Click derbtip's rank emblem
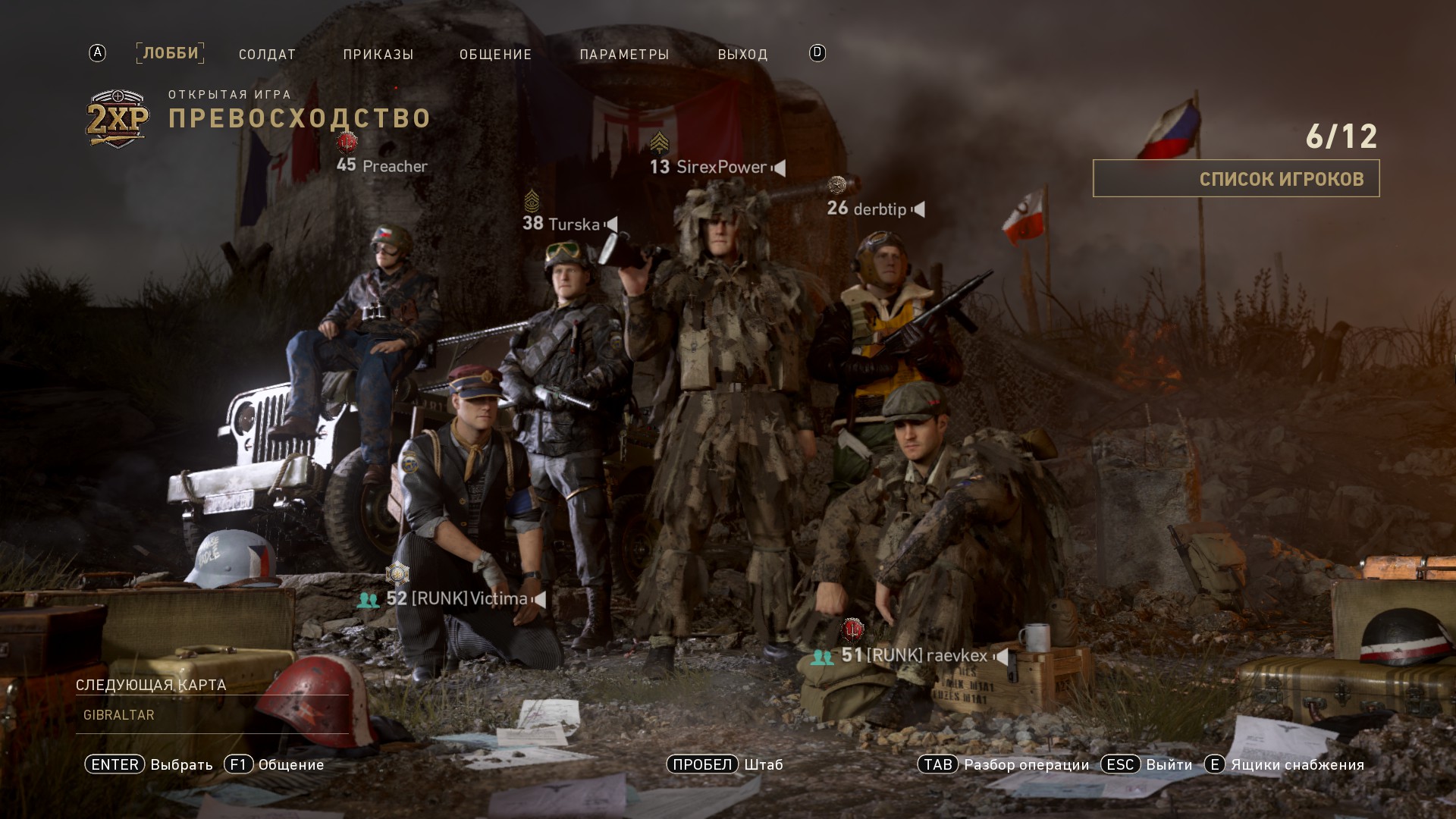 click(x=837, y=184)
